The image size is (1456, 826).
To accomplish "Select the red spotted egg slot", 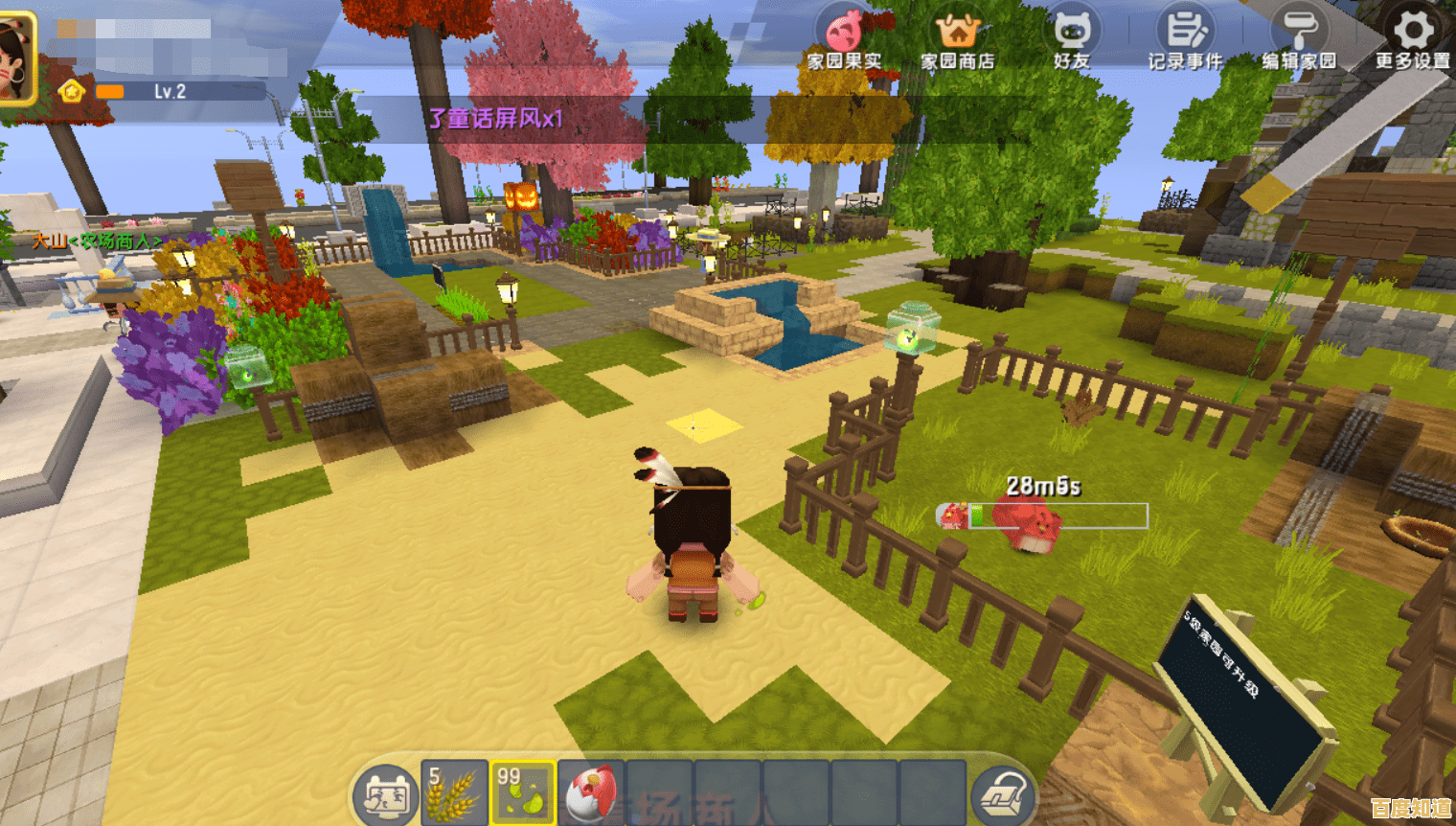I will click(x=591, y=792).
